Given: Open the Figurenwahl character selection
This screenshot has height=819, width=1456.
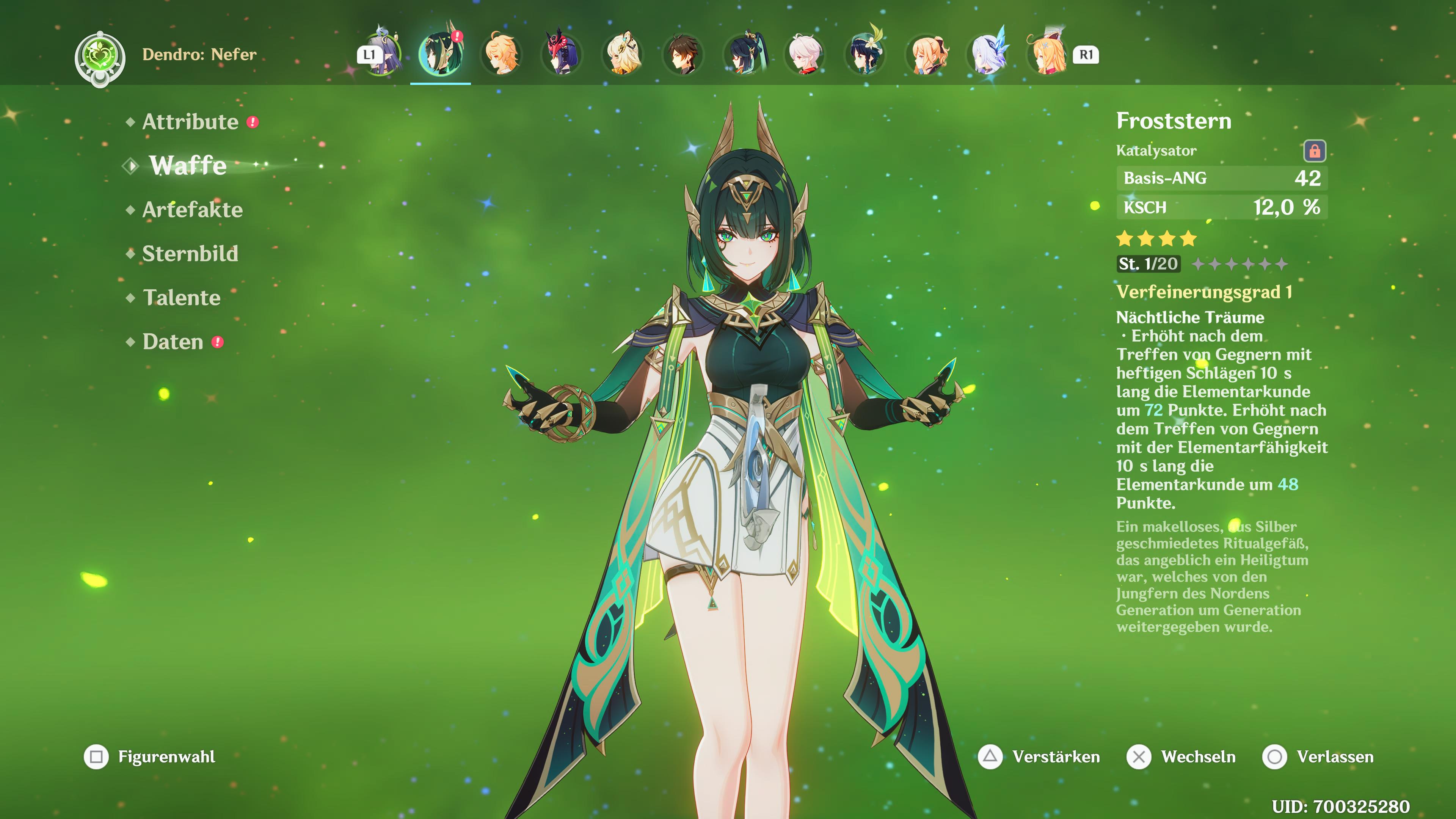Looking at the screenshot, I should coord(150,757).
